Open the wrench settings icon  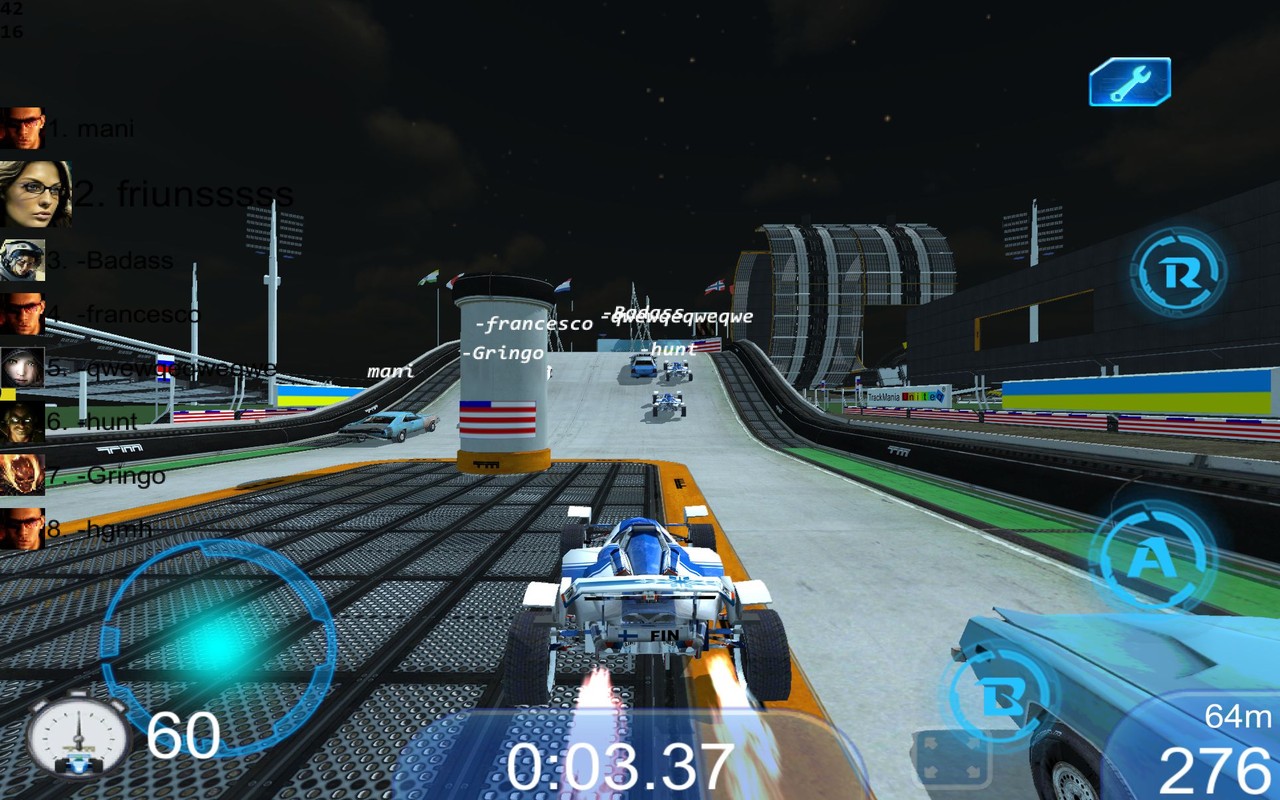pyautogui.click(x=1130, y=82)
